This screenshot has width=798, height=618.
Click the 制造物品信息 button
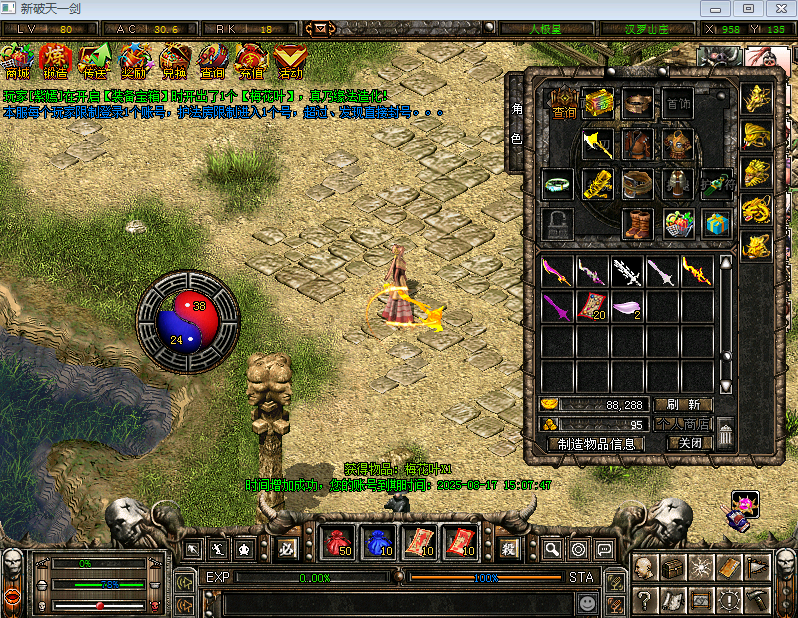pyautogui.click(x=595, y=444)
